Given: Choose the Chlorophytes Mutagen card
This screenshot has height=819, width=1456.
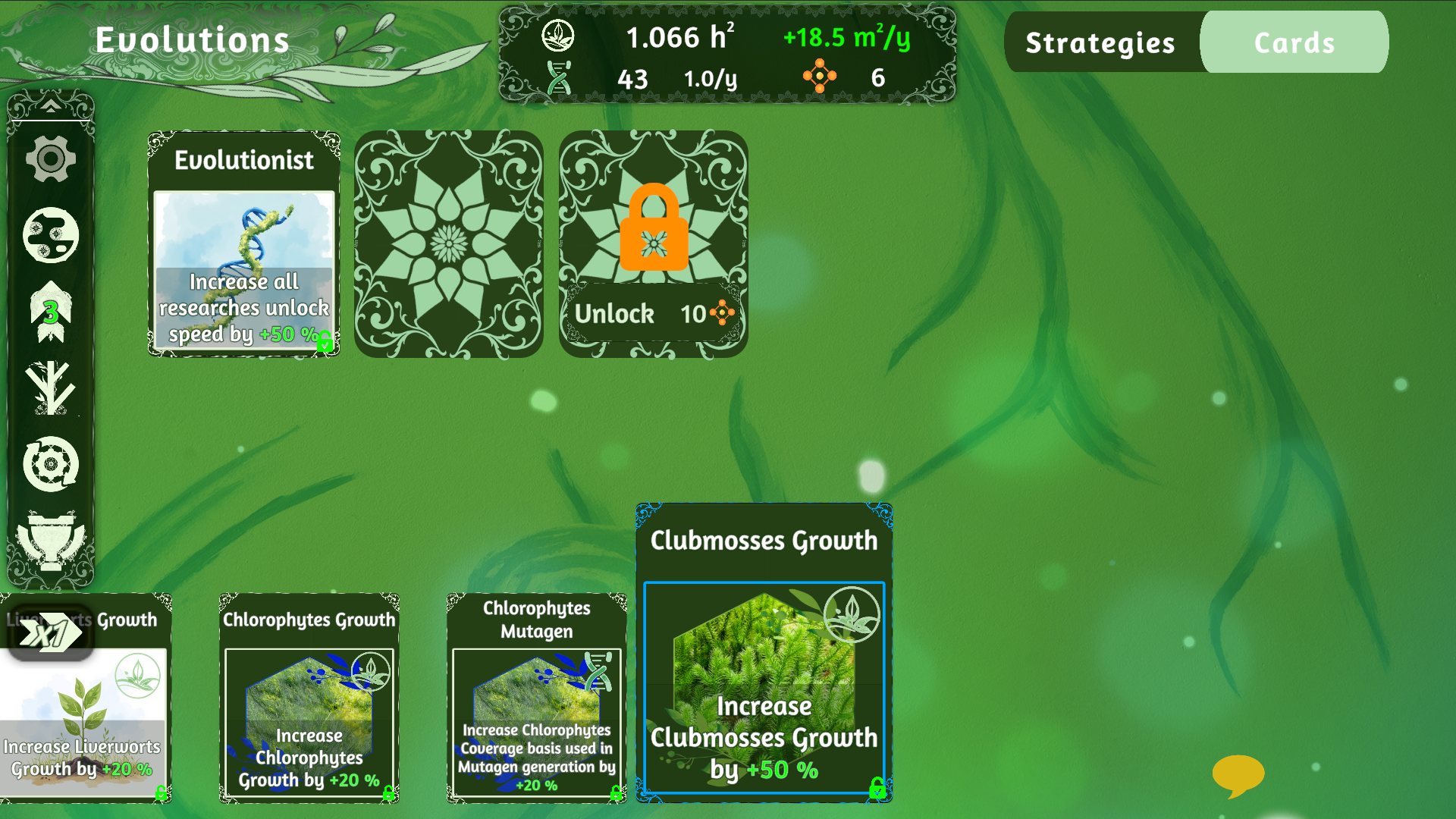Looking at the screenshot, I should point(536,698).
